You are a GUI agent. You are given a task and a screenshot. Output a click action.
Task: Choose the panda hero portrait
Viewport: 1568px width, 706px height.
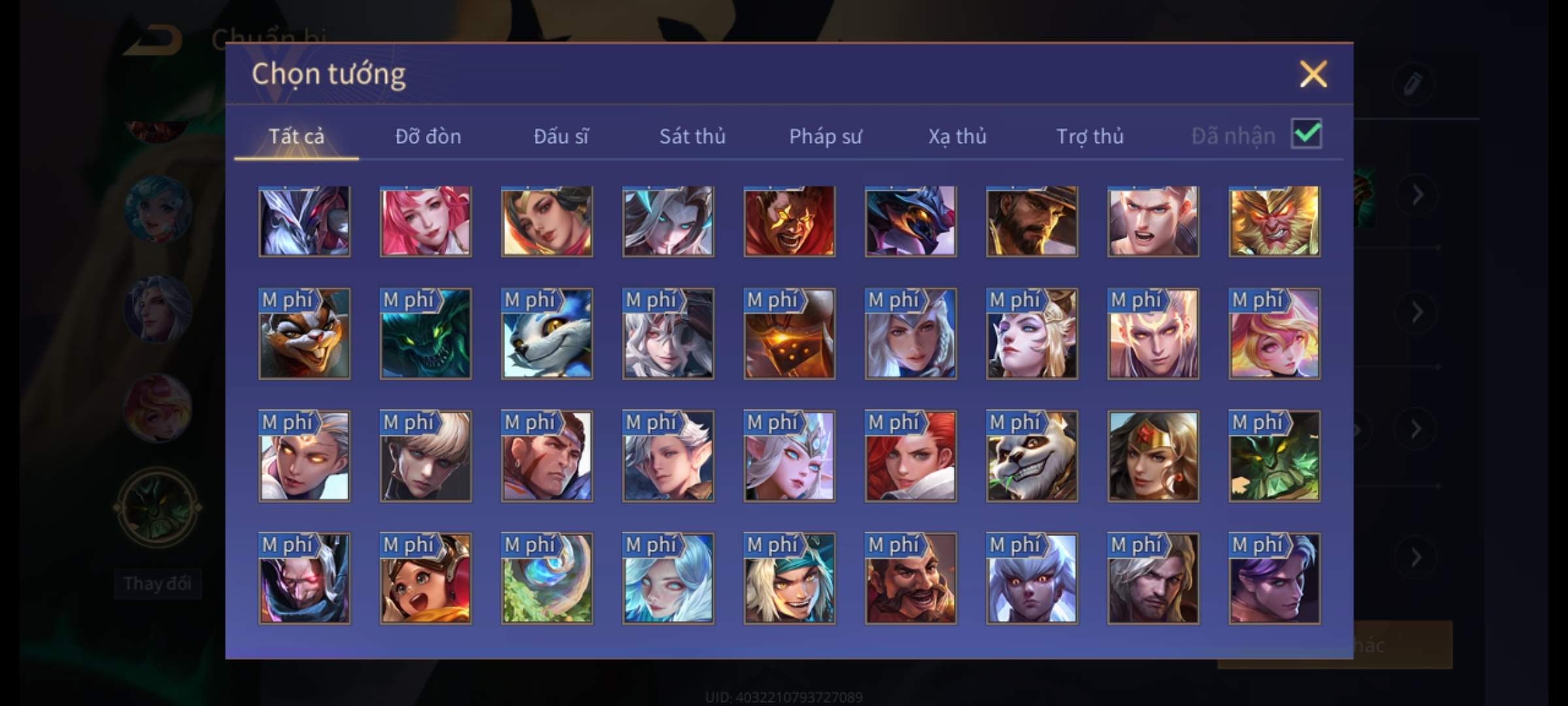click(1032, 456)
